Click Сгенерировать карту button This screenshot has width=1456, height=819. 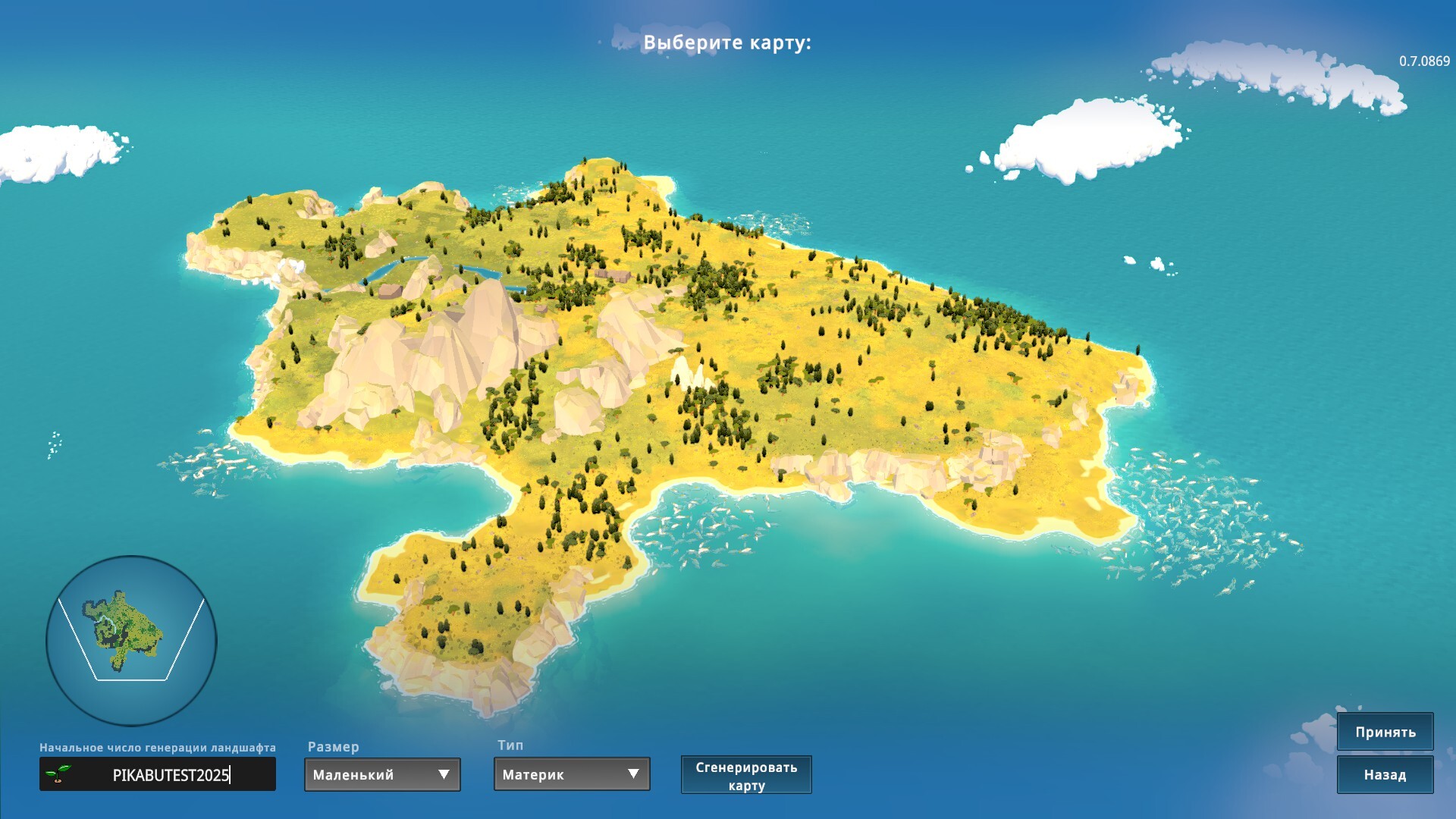[746, 775]
